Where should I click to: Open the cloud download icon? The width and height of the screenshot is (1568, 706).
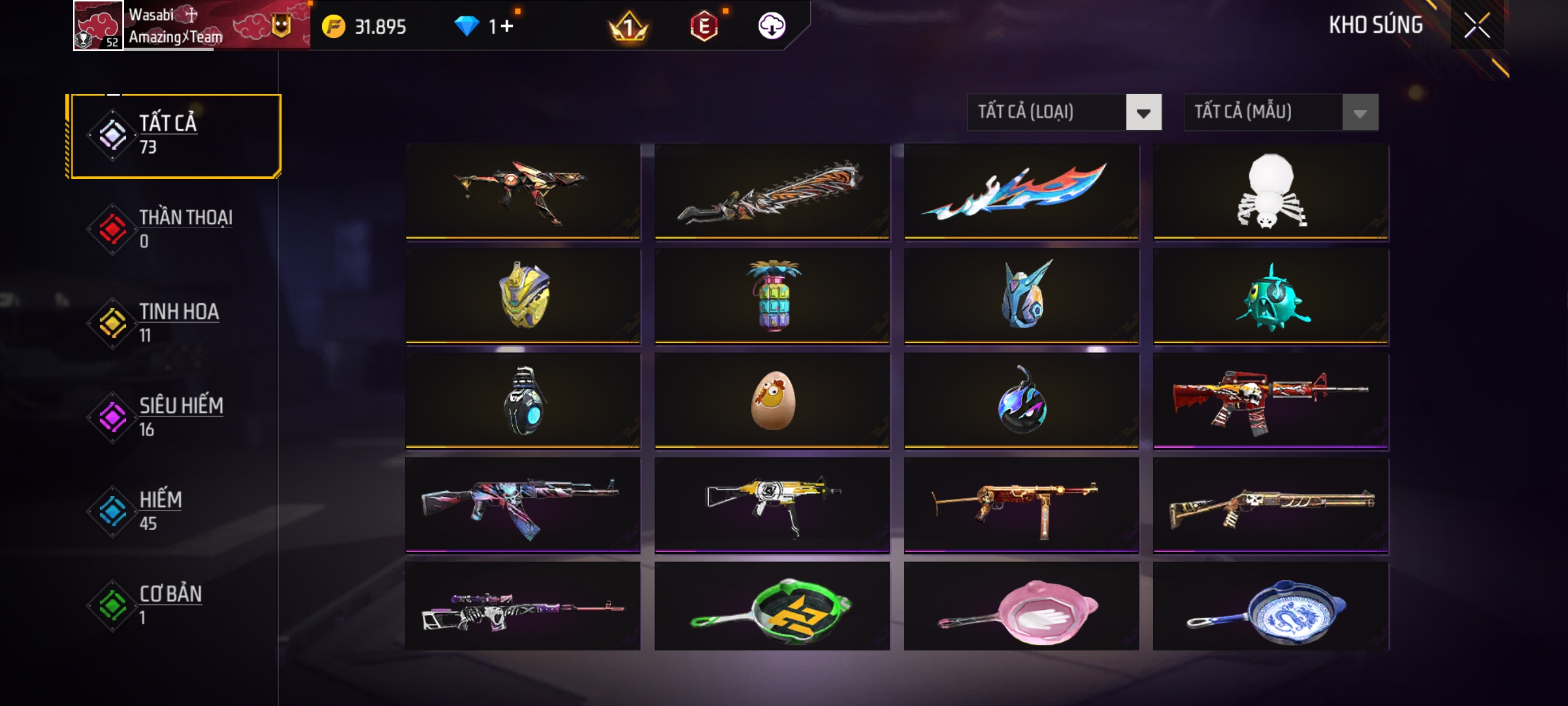(772, 26)
